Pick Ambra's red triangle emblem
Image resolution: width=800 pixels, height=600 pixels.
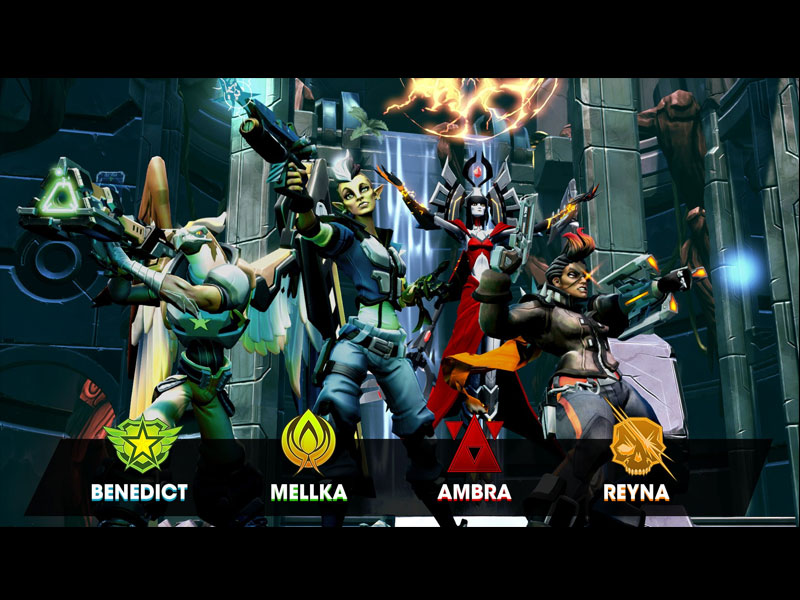pos(474,446)
